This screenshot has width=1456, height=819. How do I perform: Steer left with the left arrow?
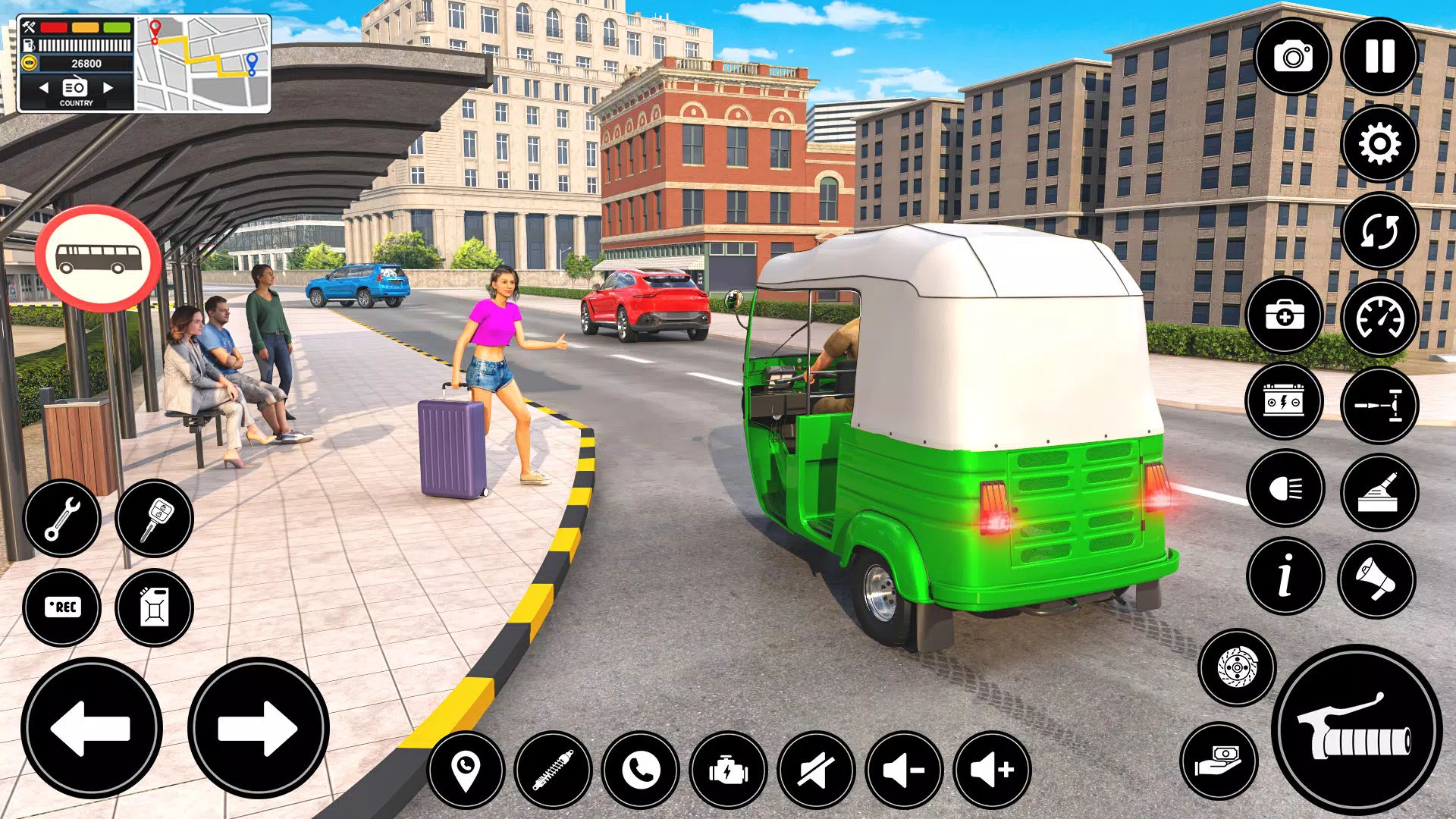click(x=92, y=728)
